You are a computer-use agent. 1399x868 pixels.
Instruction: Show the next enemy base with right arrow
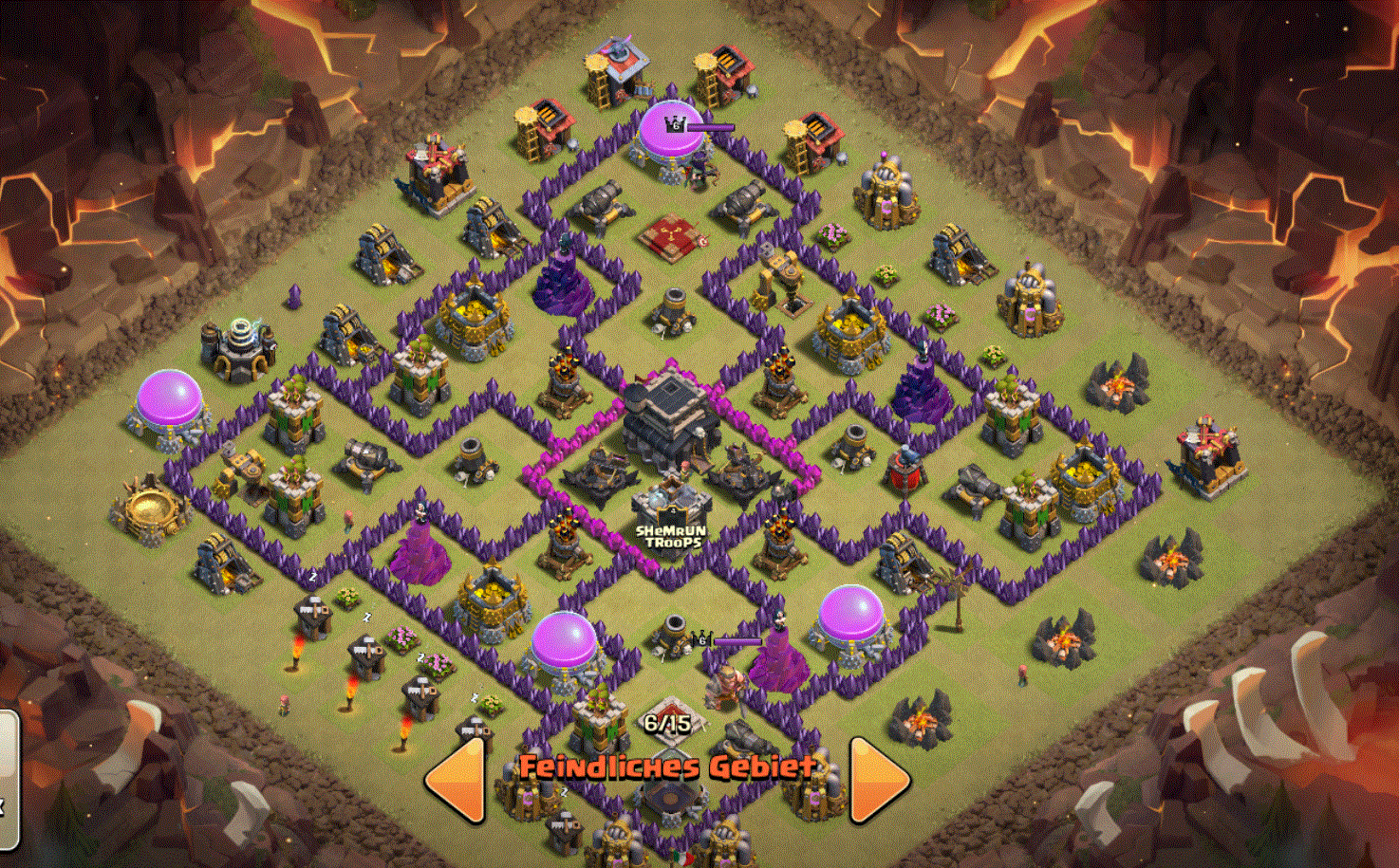click(878, 779)
